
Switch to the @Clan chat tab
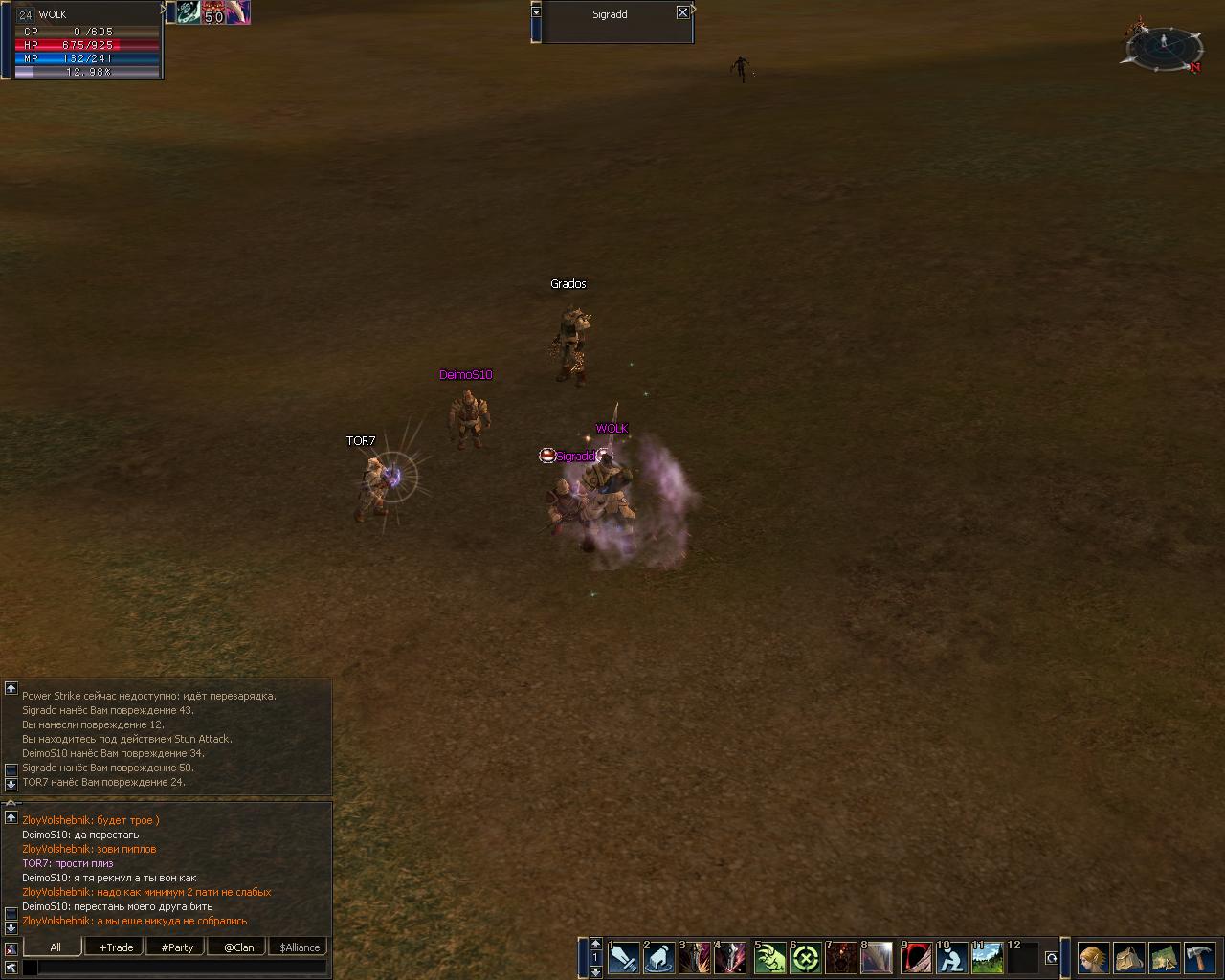pyautogui.click(x=238, y=947)
